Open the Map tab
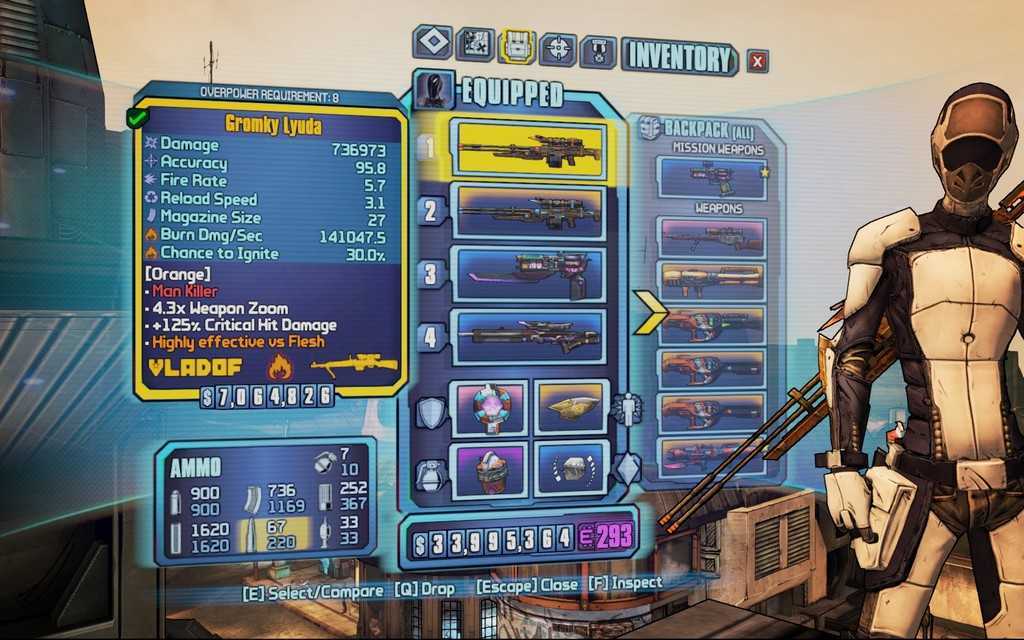The height and width of the screenshot is (640, 1024). [475, 44]
